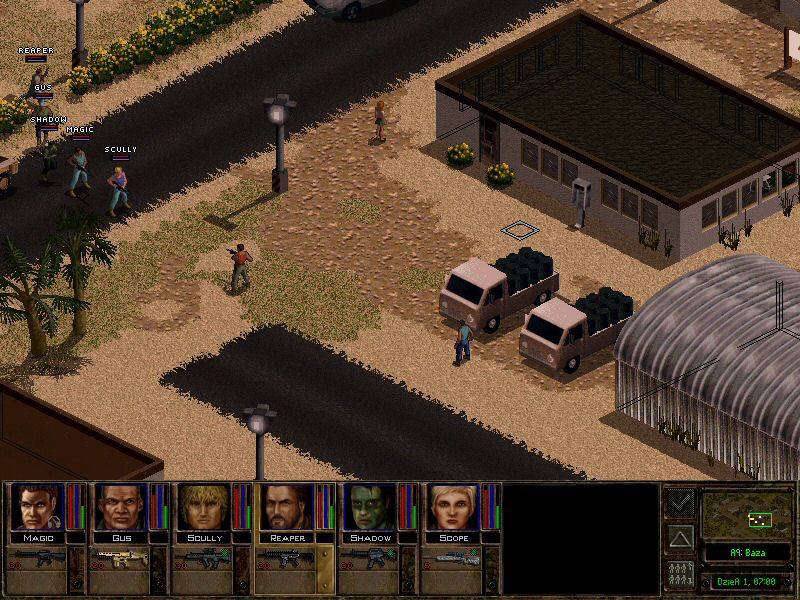800x600 pixels.
Task: Select Gus's portrait
Action: click(121, 507)
